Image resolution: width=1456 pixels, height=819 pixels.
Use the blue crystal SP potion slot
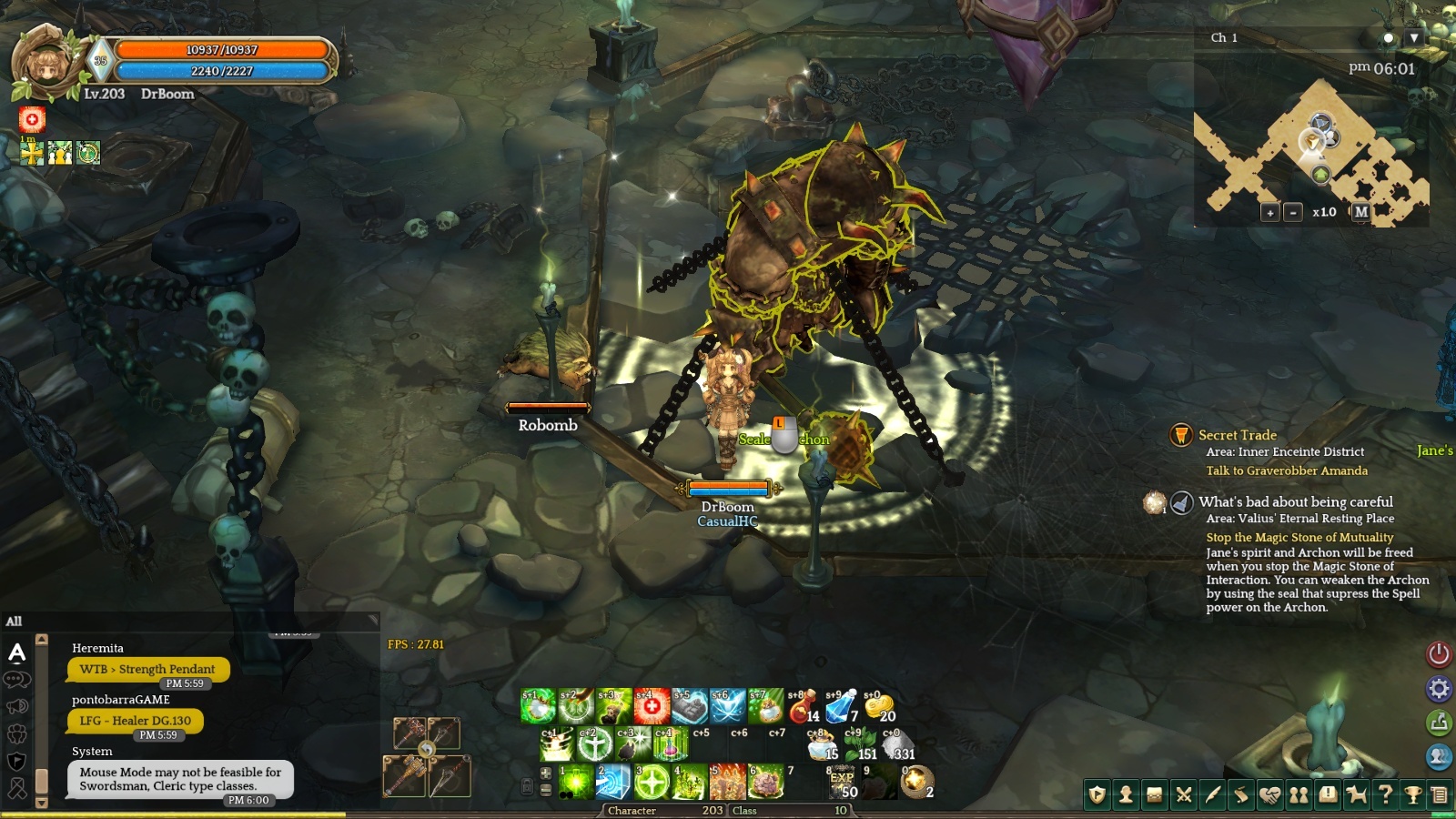(841, 706)
